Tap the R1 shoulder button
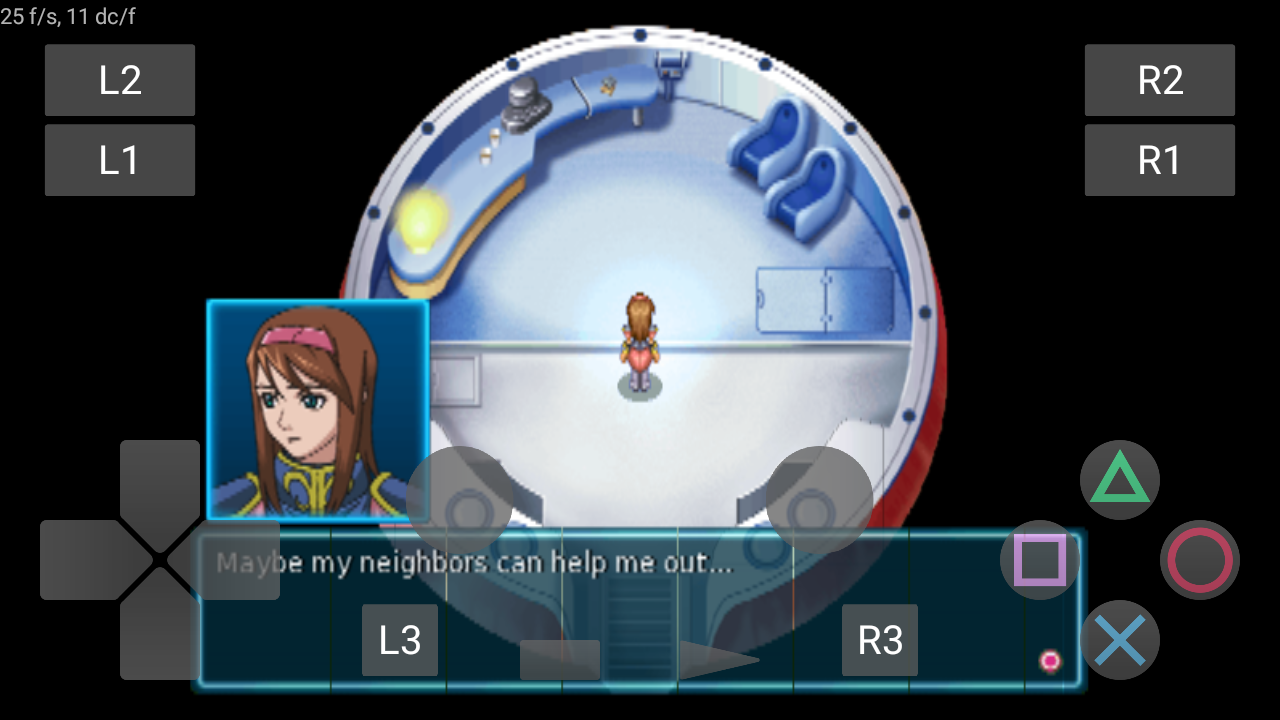This screenshot has width=1280, height=720. click(1160, 160)
